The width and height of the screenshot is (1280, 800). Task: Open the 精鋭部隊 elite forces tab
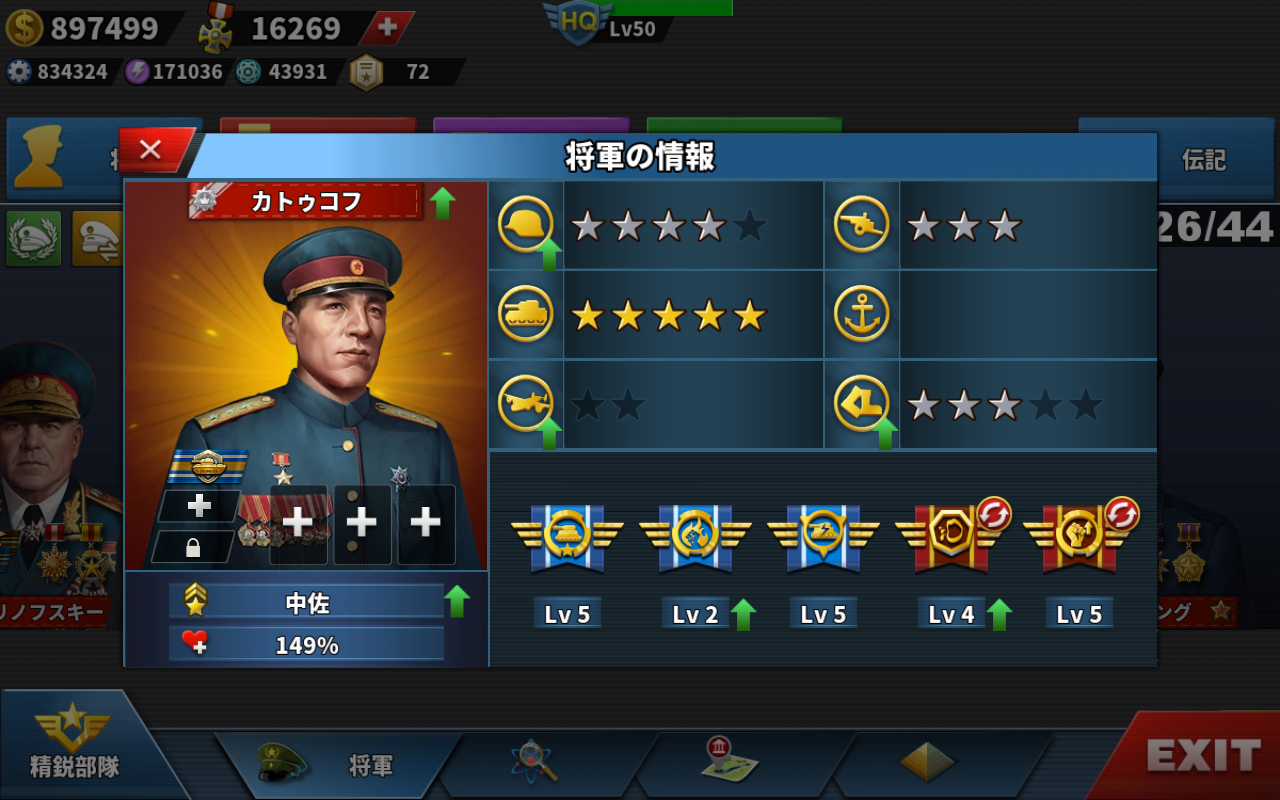point(75,745)
